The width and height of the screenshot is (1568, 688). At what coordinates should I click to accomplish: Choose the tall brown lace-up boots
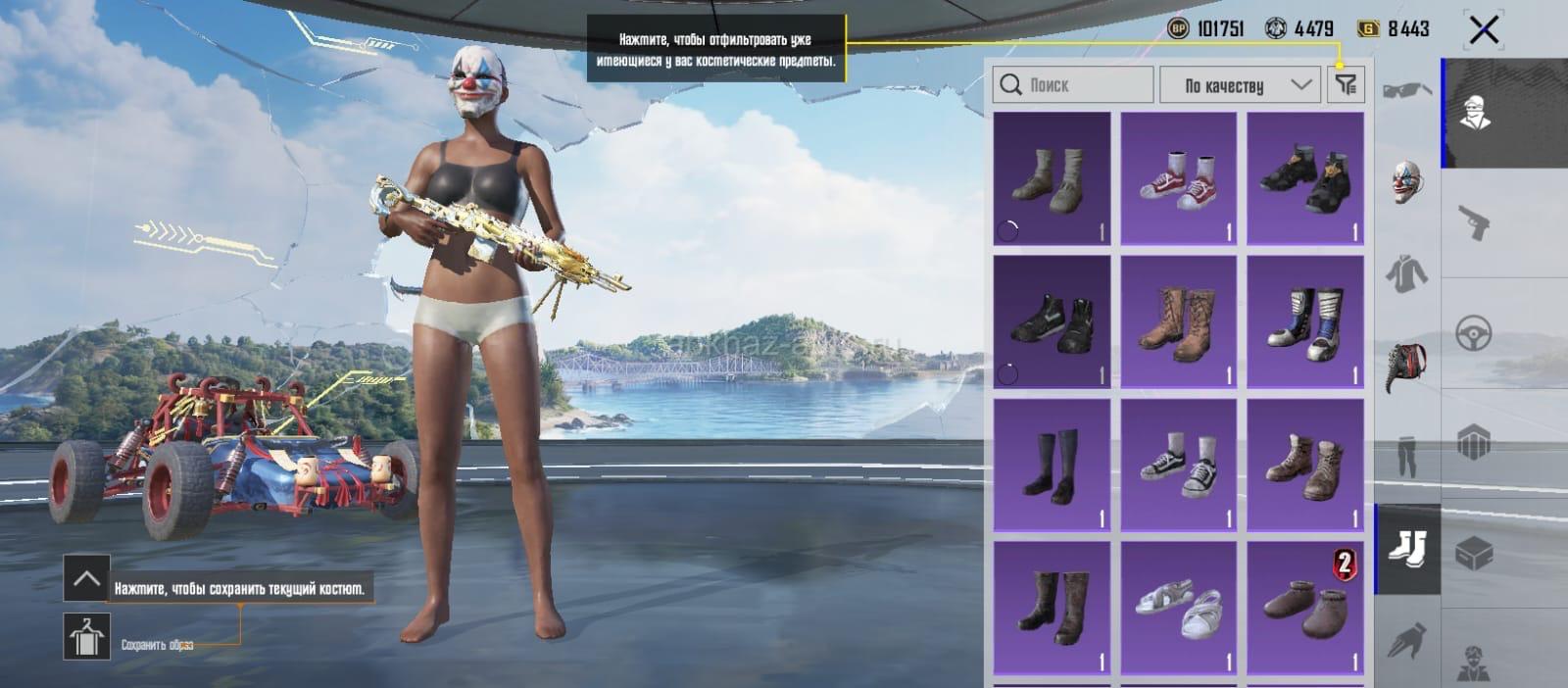(1178, 321)
